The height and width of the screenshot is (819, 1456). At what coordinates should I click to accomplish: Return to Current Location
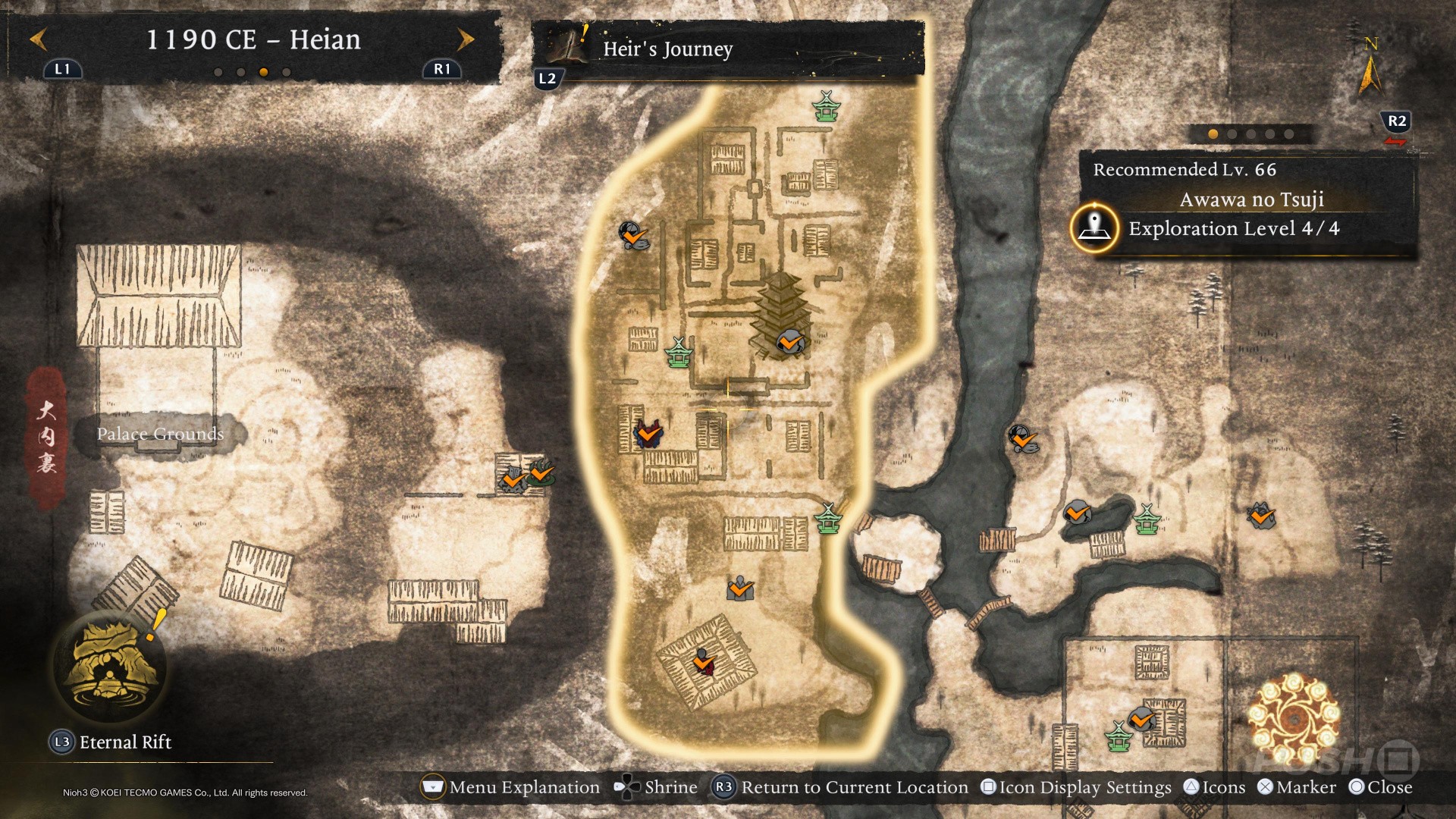pos(842,787)
